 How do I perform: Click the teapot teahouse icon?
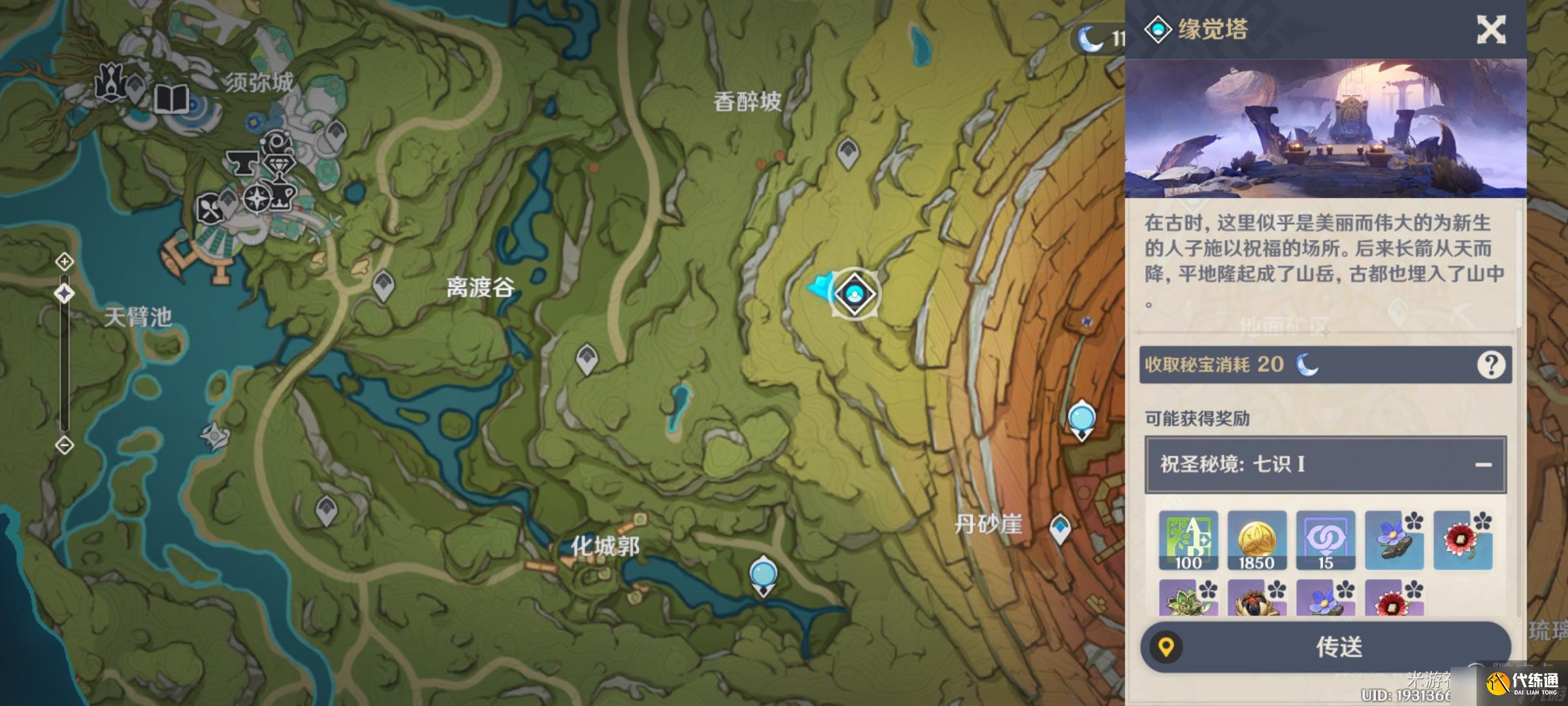[x=281, y=197]
